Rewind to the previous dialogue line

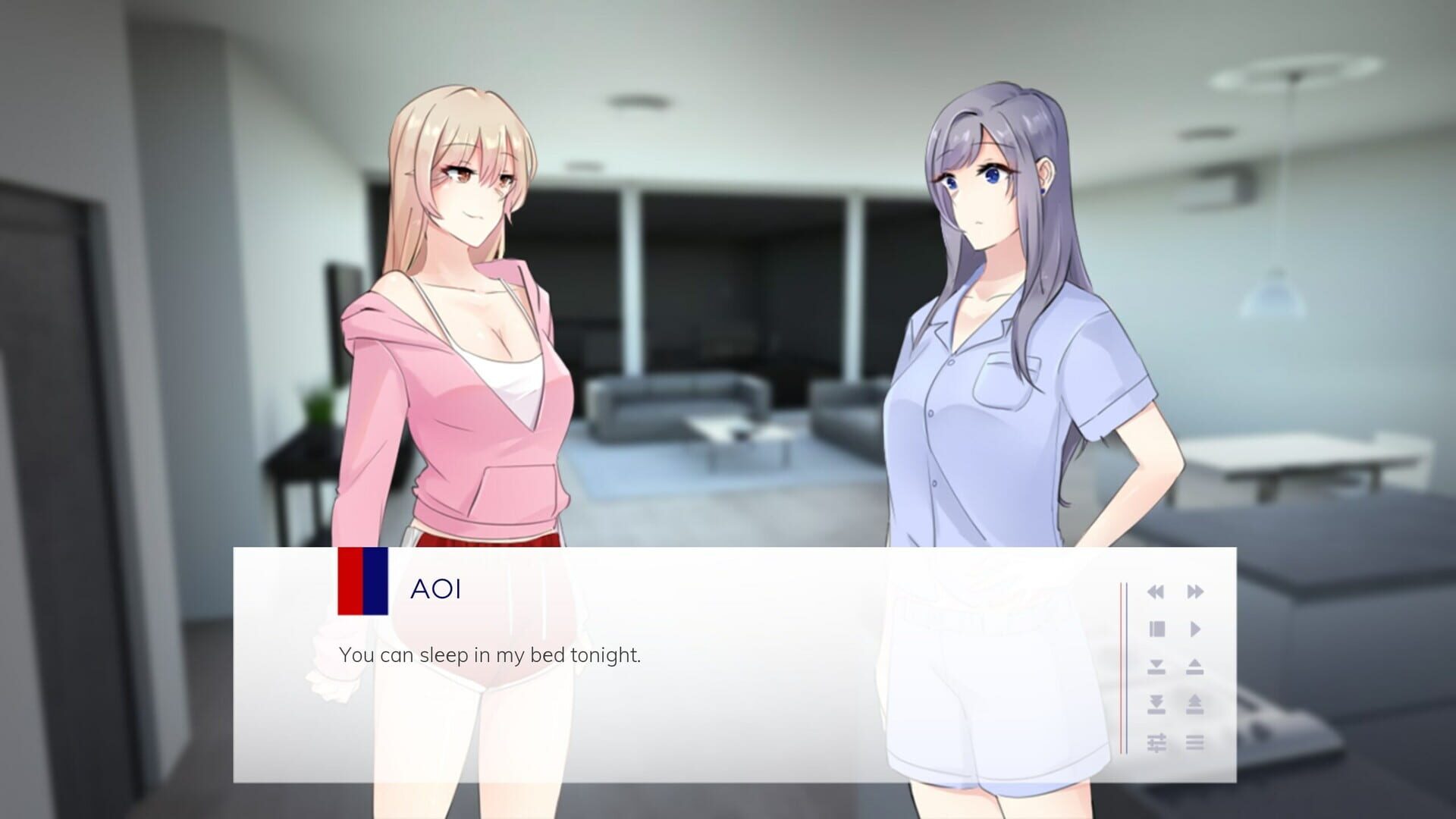[1156, 591]
